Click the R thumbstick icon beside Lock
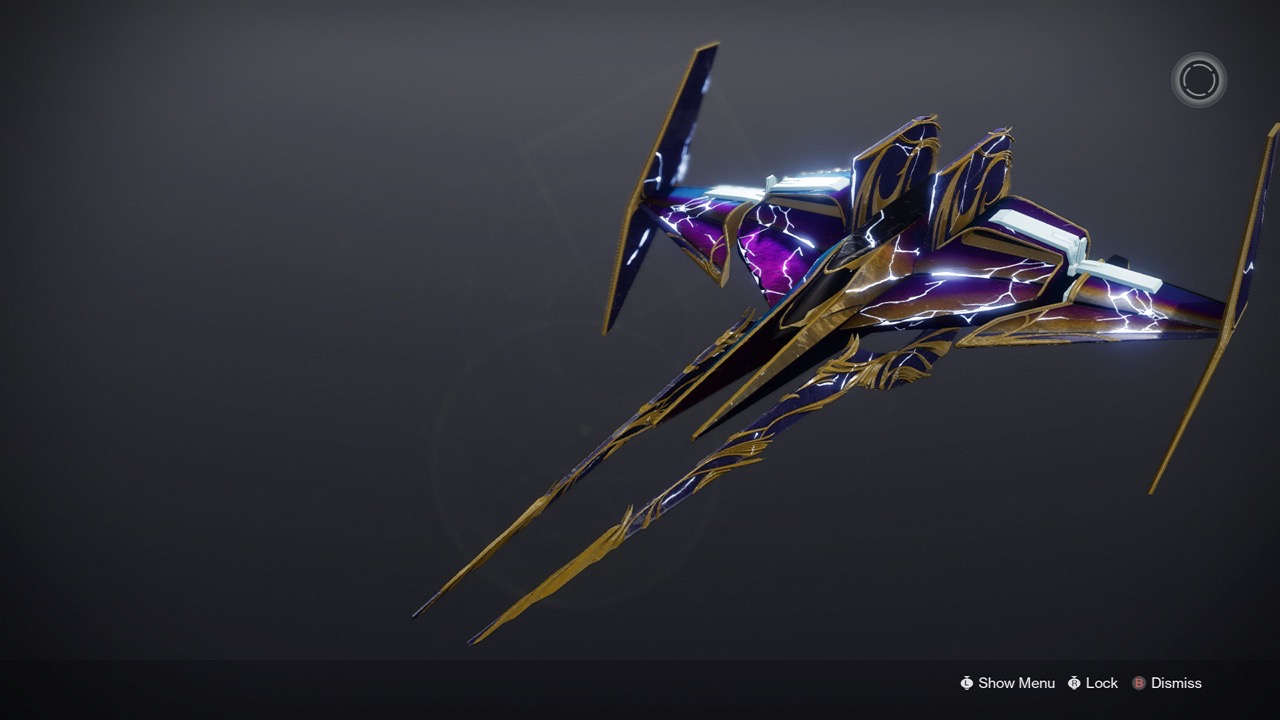Viewport: 1280px width, 720px height. click(x=1072, y=683)
